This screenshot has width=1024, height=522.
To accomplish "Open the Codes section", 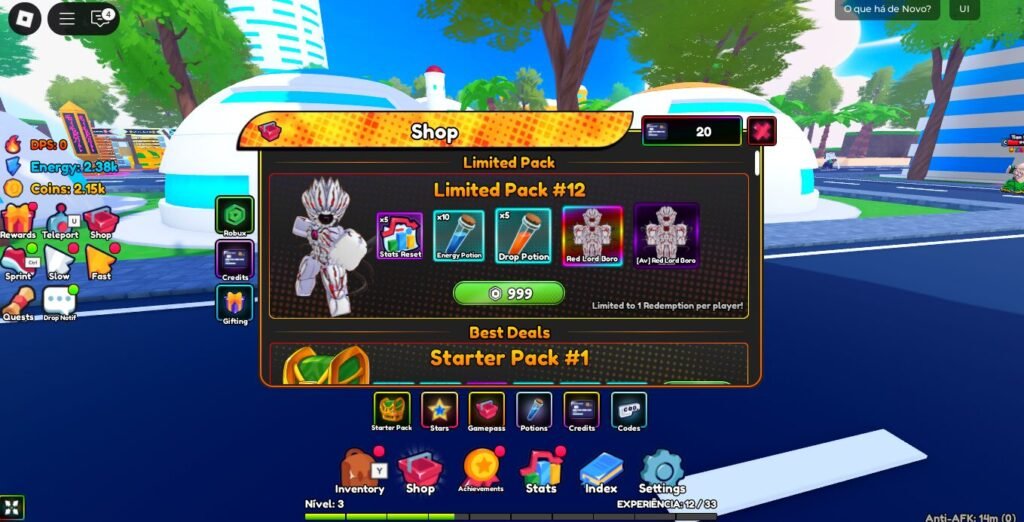I will tap(629, 410).
